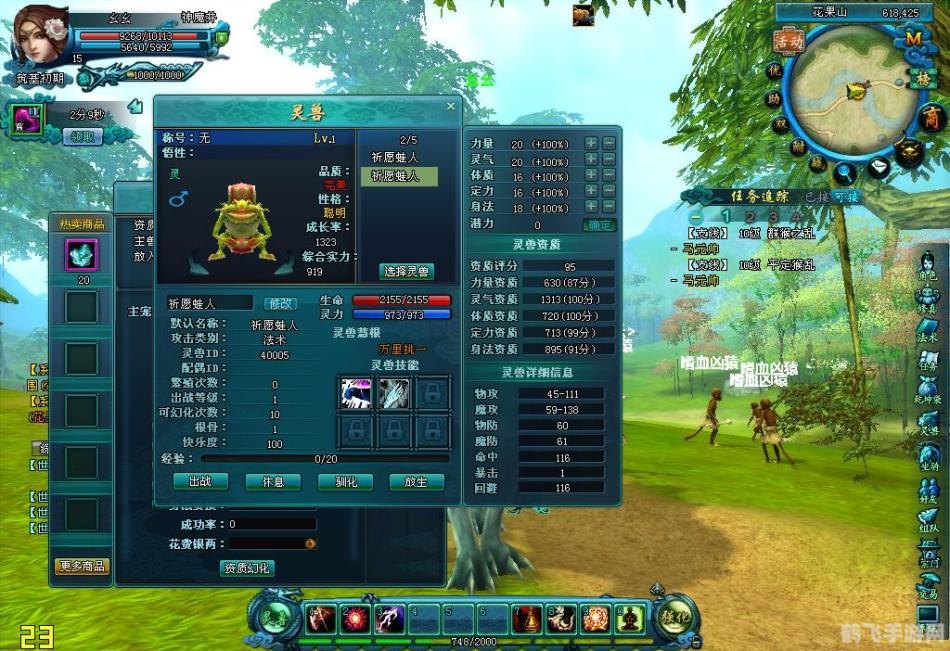Viewport: 950px width, 651px height.
Task: Open the 商 shop icon by the minimap
Action: click(931, 118)
